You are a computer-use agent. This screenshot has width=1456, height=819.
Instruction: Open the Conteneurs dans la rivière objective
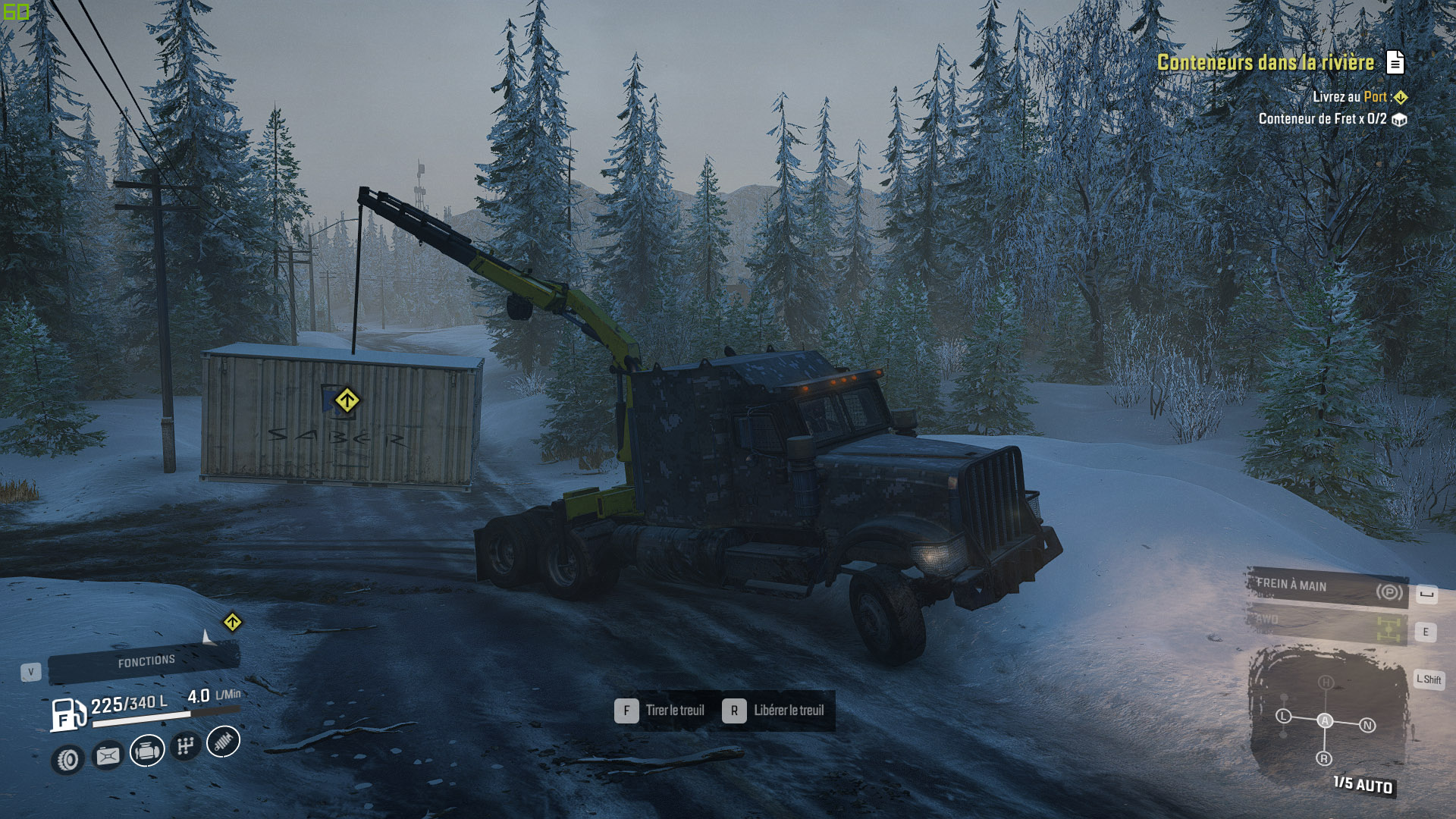click(1265, 63)
